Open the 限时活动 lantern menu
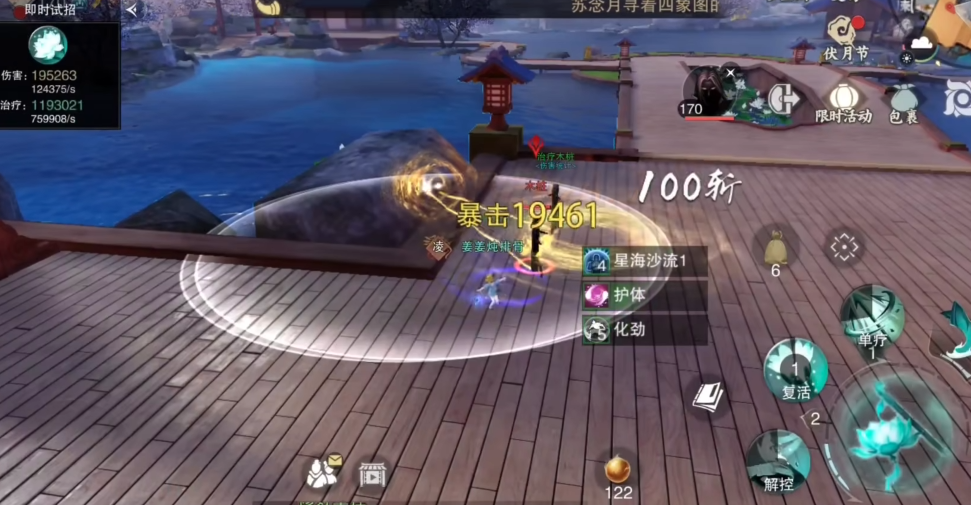Screen dimensions: 971x505 click(843, 98)
